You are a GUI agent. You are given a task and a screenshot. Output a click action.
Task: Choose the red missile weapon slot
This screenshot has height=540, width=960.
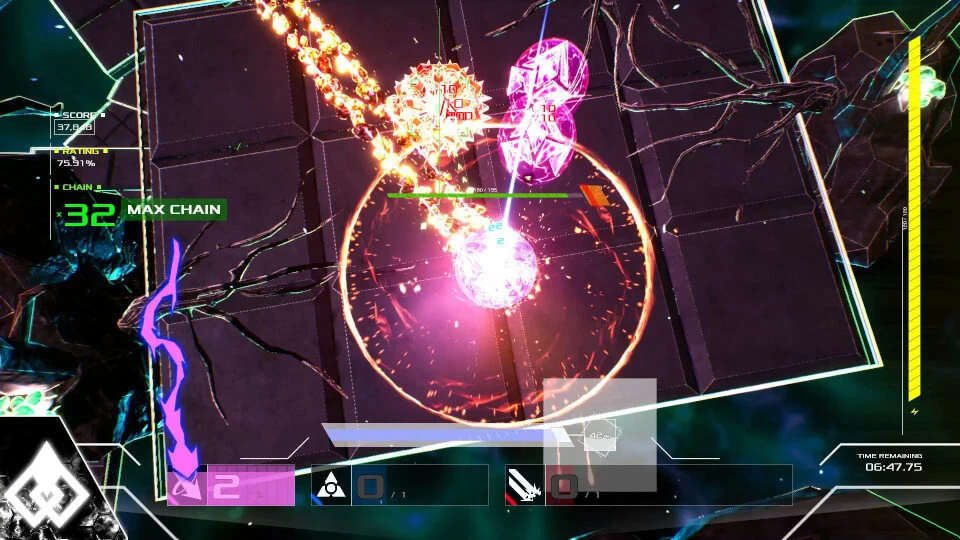[526, 486]
